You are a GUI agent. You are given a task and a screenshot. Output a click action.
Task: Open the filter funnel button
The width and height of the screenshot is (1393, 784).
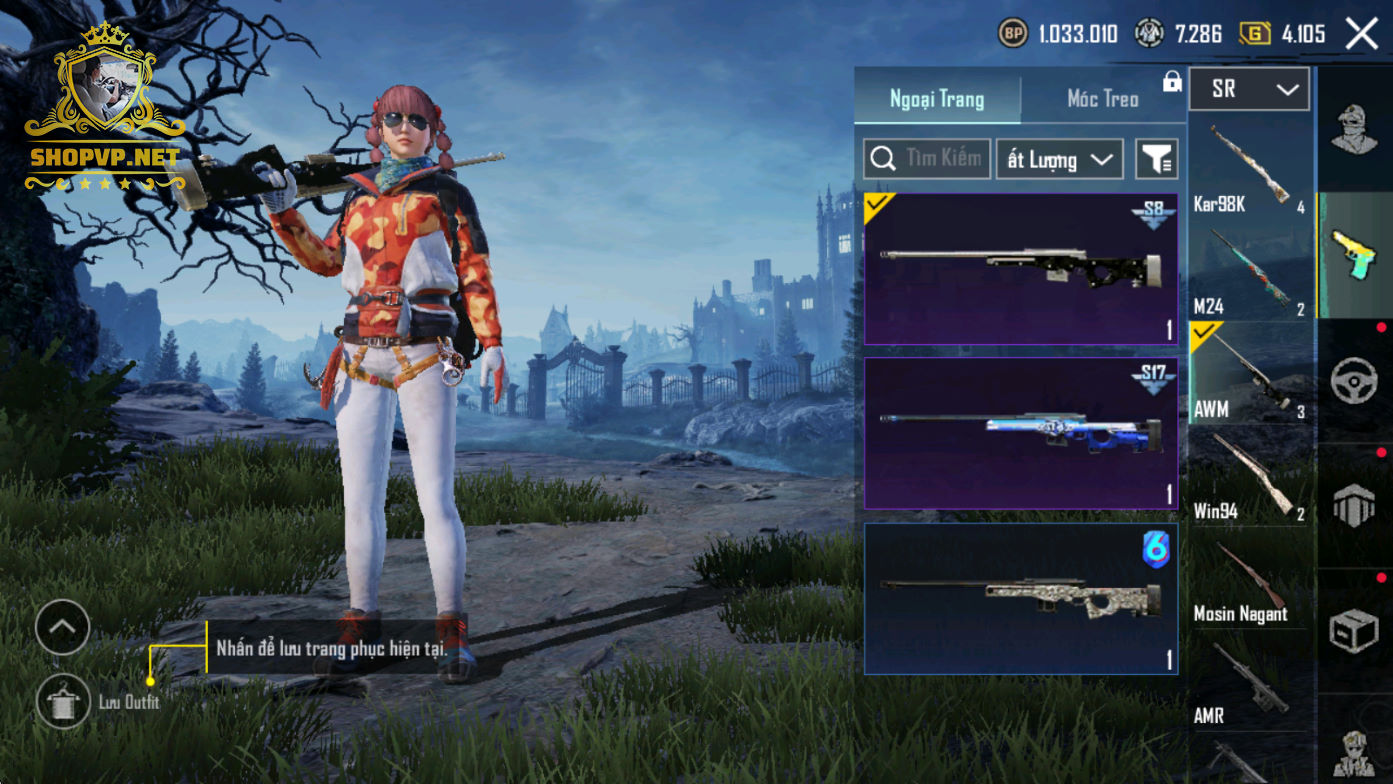coord(1157,159)
